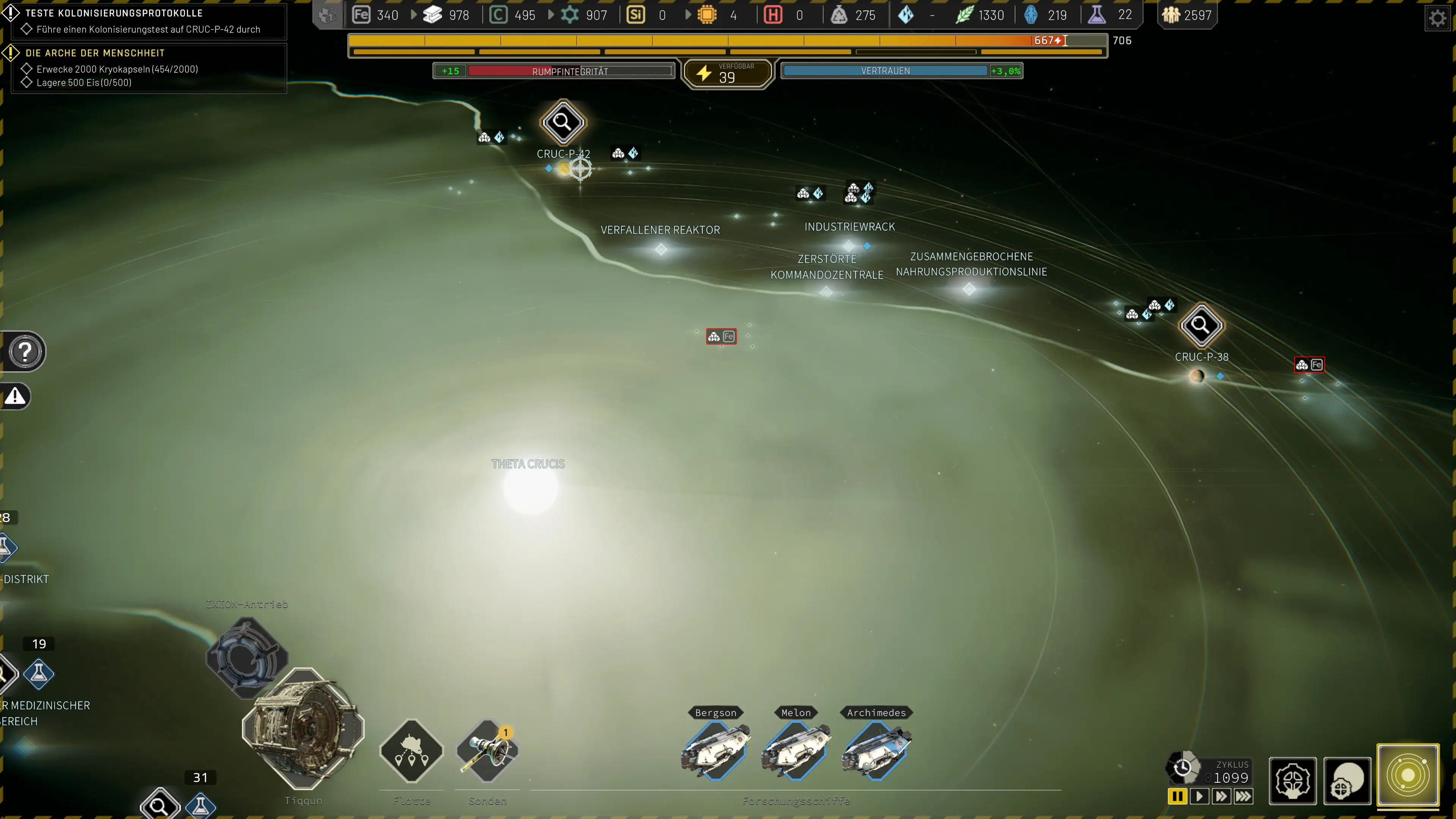
Task: Open the Flotte fleet panel
Action: [x=411, y=751]
